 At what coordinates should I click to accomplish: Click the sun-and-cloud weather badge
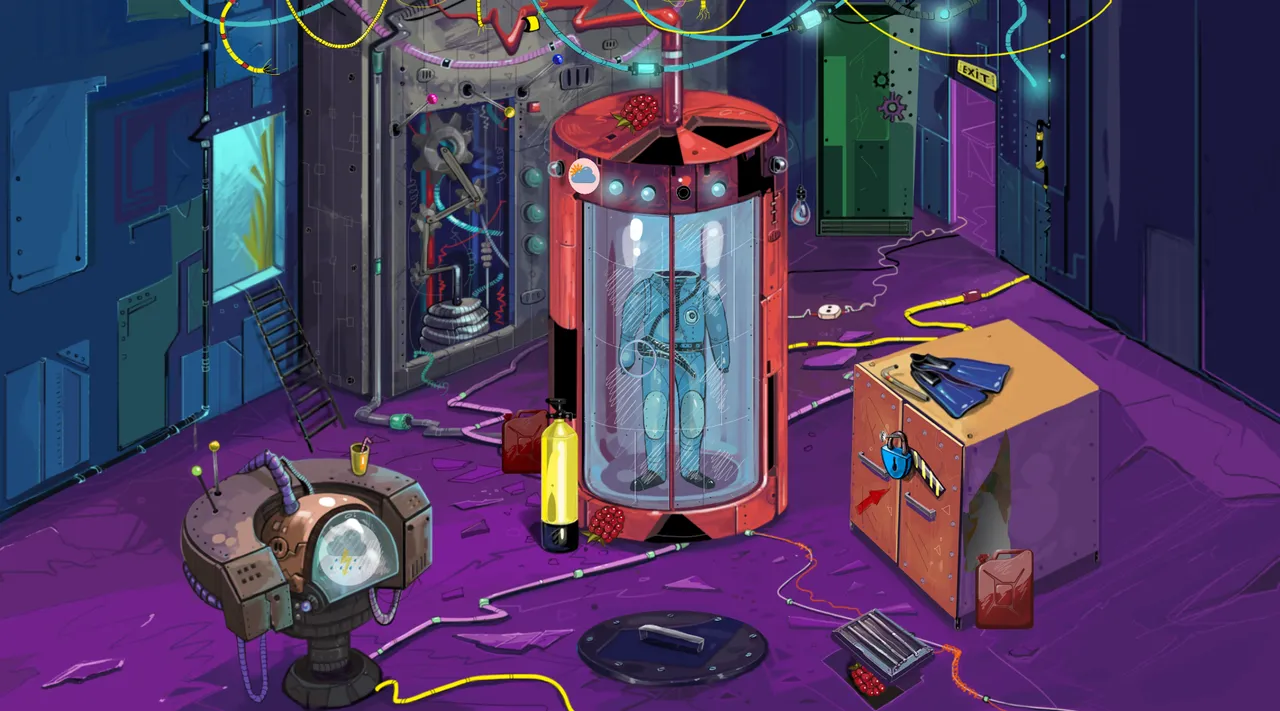coord(583,177)
